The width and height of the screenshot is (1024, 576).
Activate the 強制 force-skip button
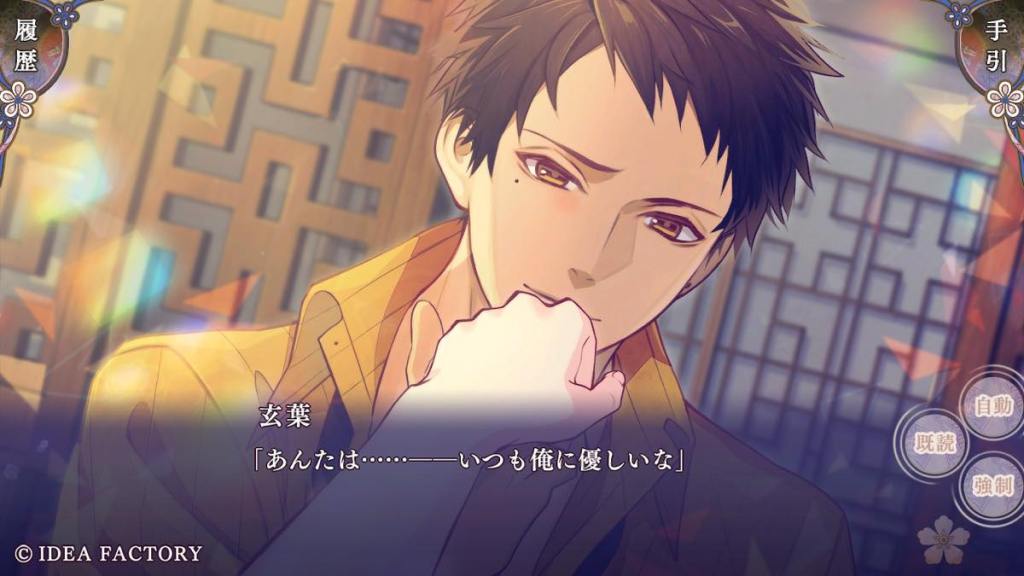[x=993, y=486]
